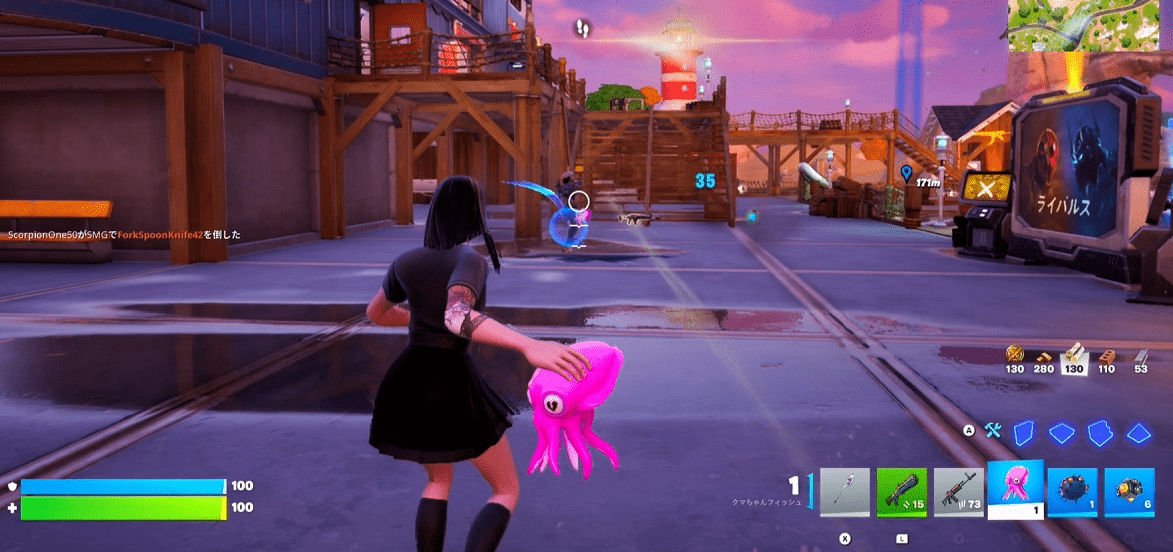
Task: Click the gold bars counter icon
Action: (x=1015, y=354)
